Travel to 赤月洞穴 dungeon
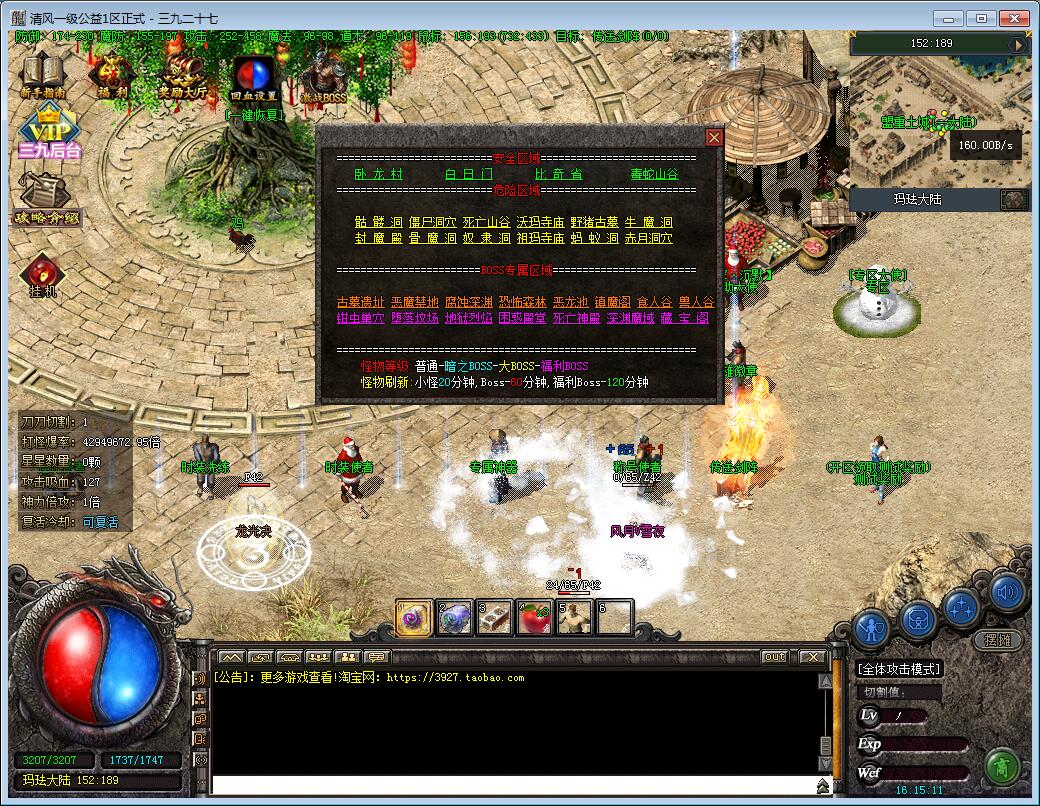Image resolution: width=1040 pixels, height=806 pixels. click(x=648, y=238)
